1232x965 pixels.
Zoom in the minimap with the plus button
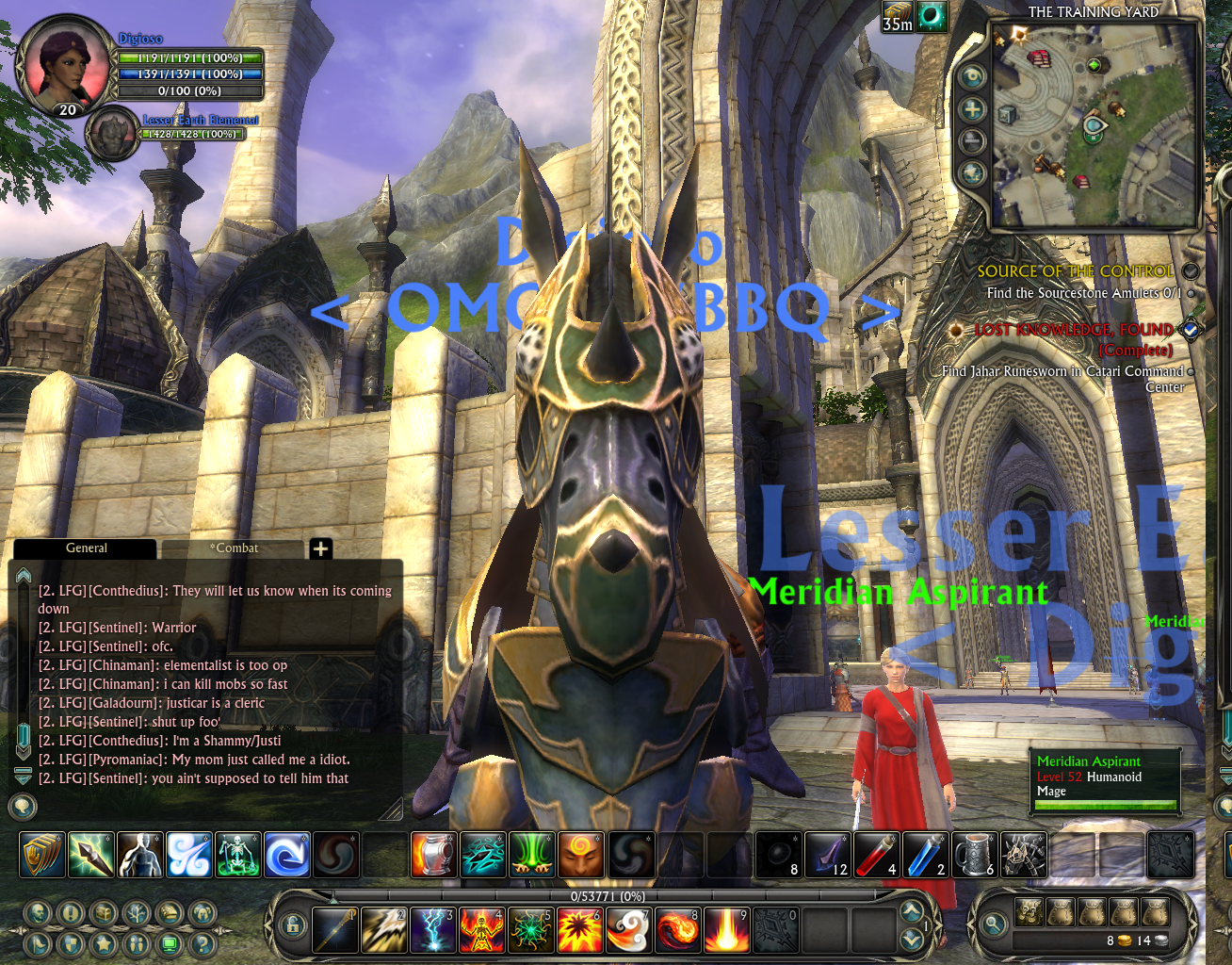click(x=972, y=110)
